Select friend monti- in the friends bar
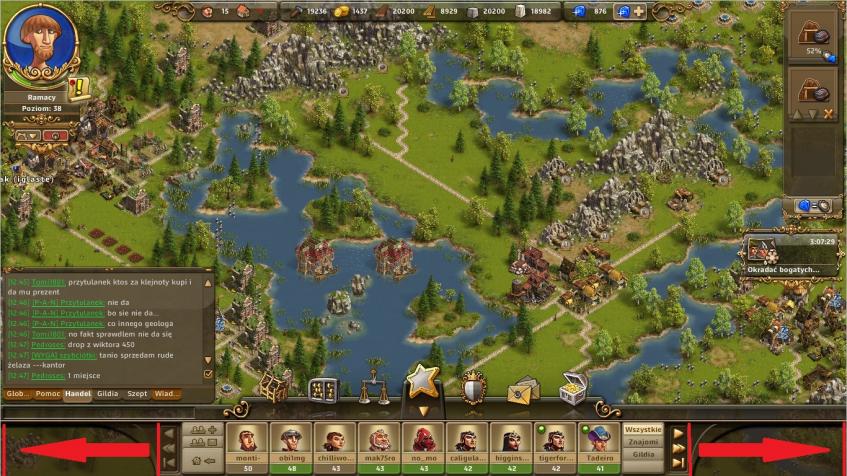Image resolution: width=847 pixels, height=476 pixels. (x=246, y=443)
